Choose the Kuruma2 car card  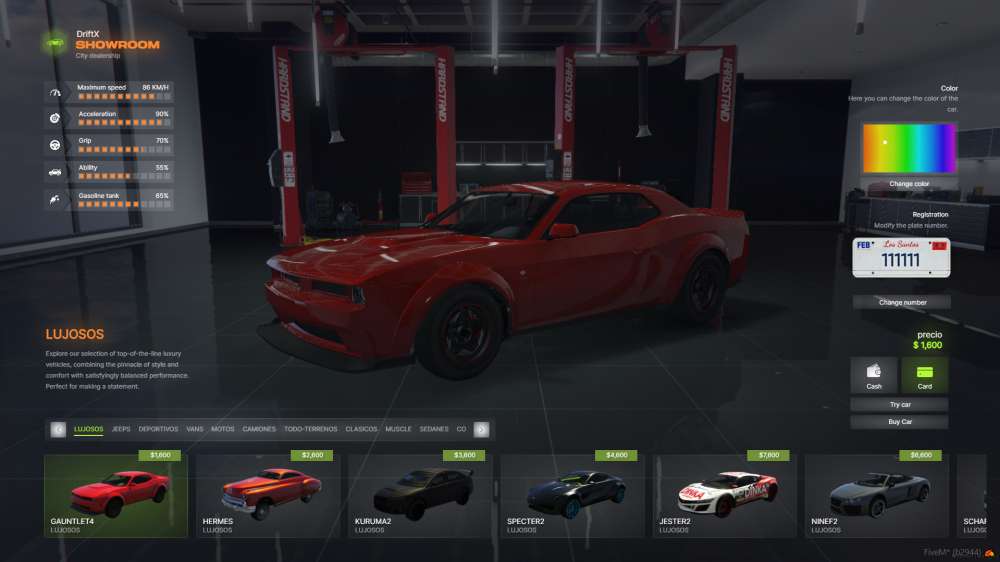point(420,495)
